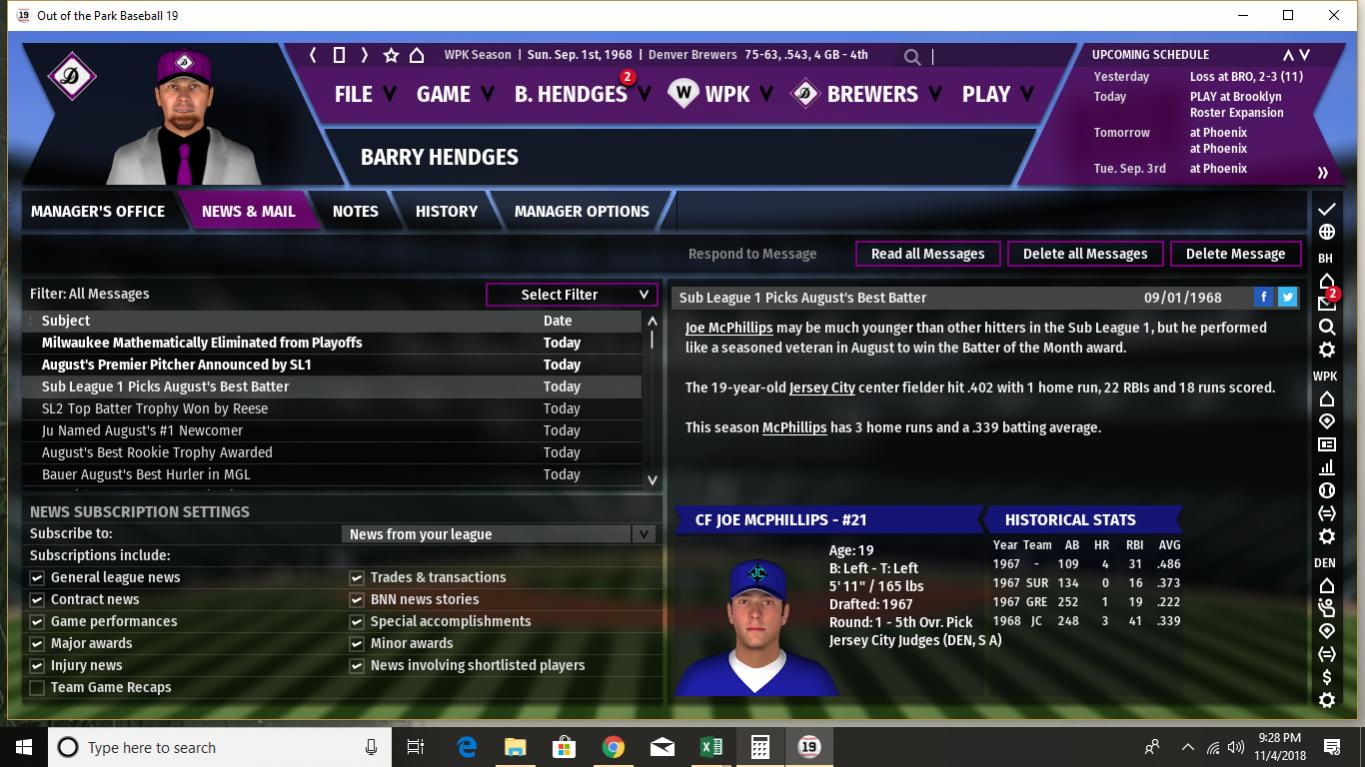The image size is (1365, 767).
Task: Toggle the Team Game Recaps checkbox
Action: (x=37, y=688)
